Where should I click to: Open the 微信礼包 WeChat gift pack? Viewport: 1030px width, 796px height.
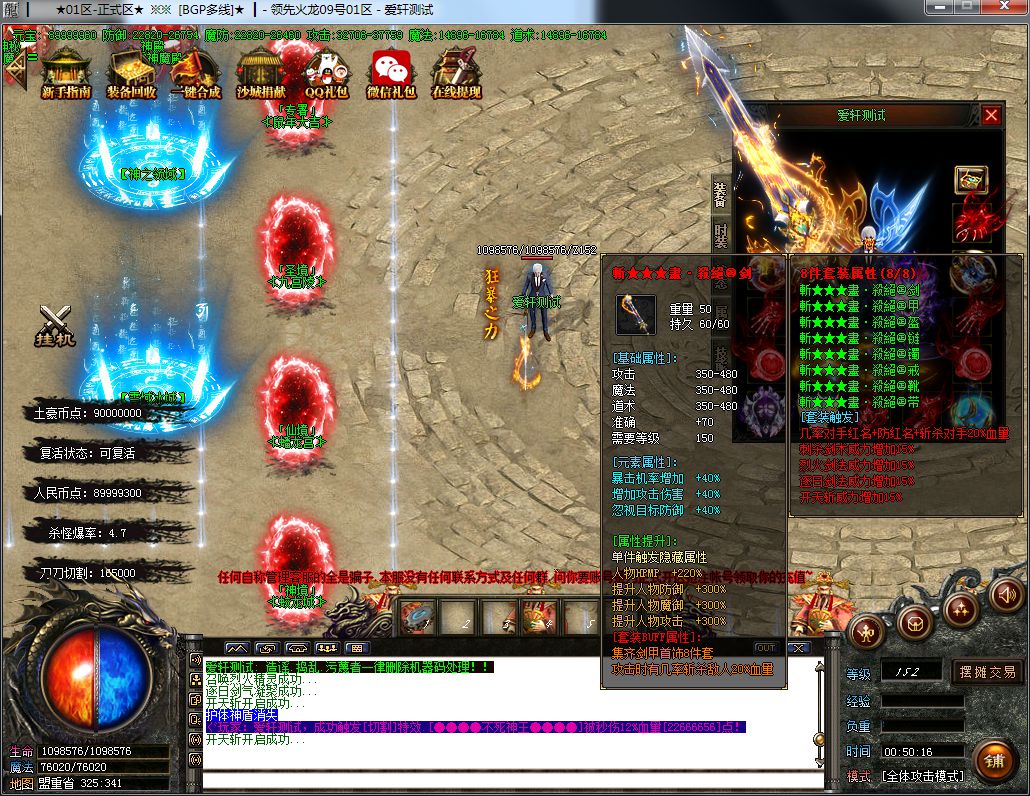click(x=391, y=74)
